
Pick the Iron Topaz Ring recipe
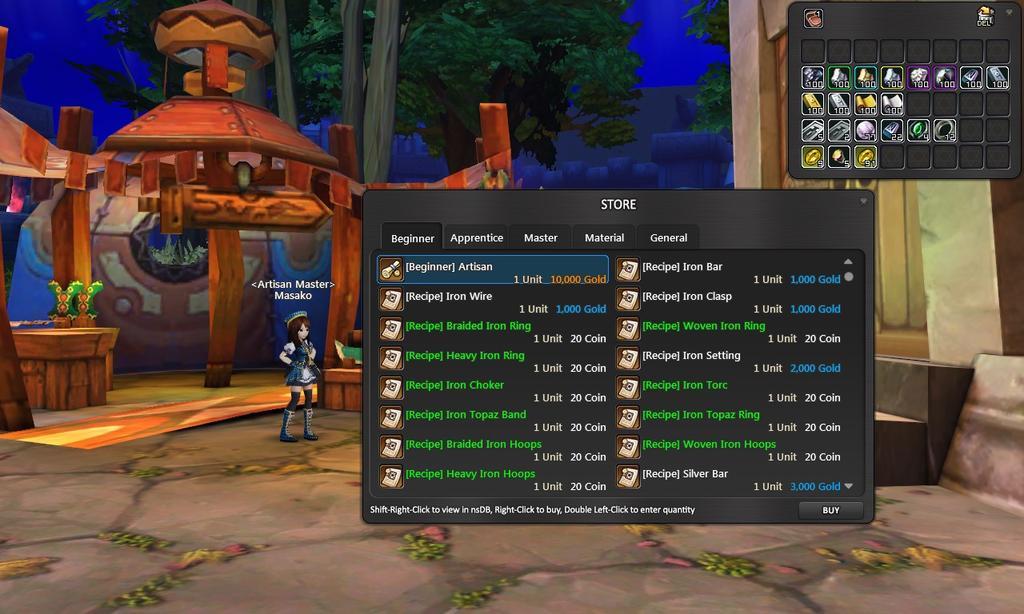(x=729, y=419)
